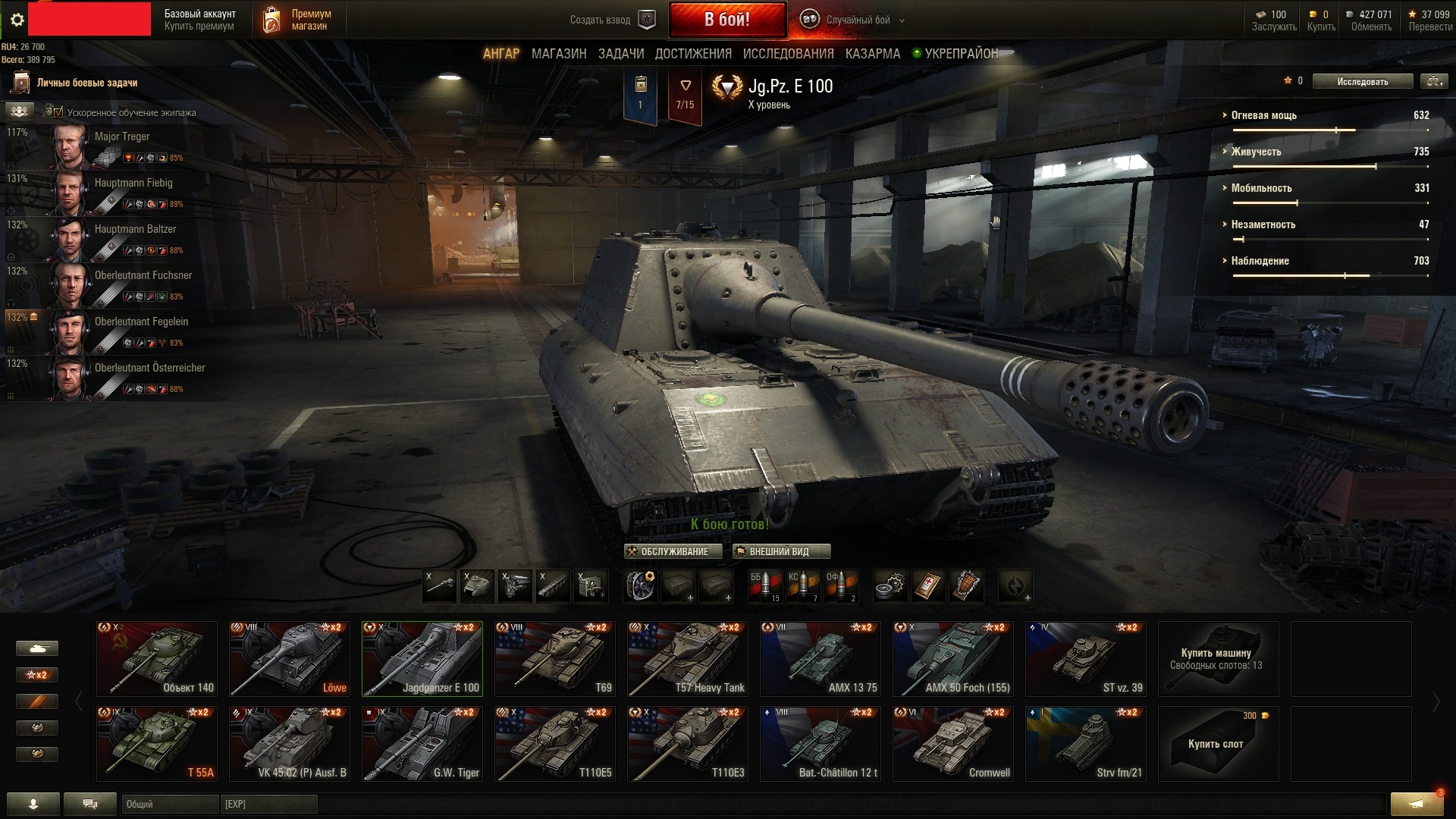Open the Премиум магазин
The height and width of the screenshot is (819, 1456).
point(297,20)
